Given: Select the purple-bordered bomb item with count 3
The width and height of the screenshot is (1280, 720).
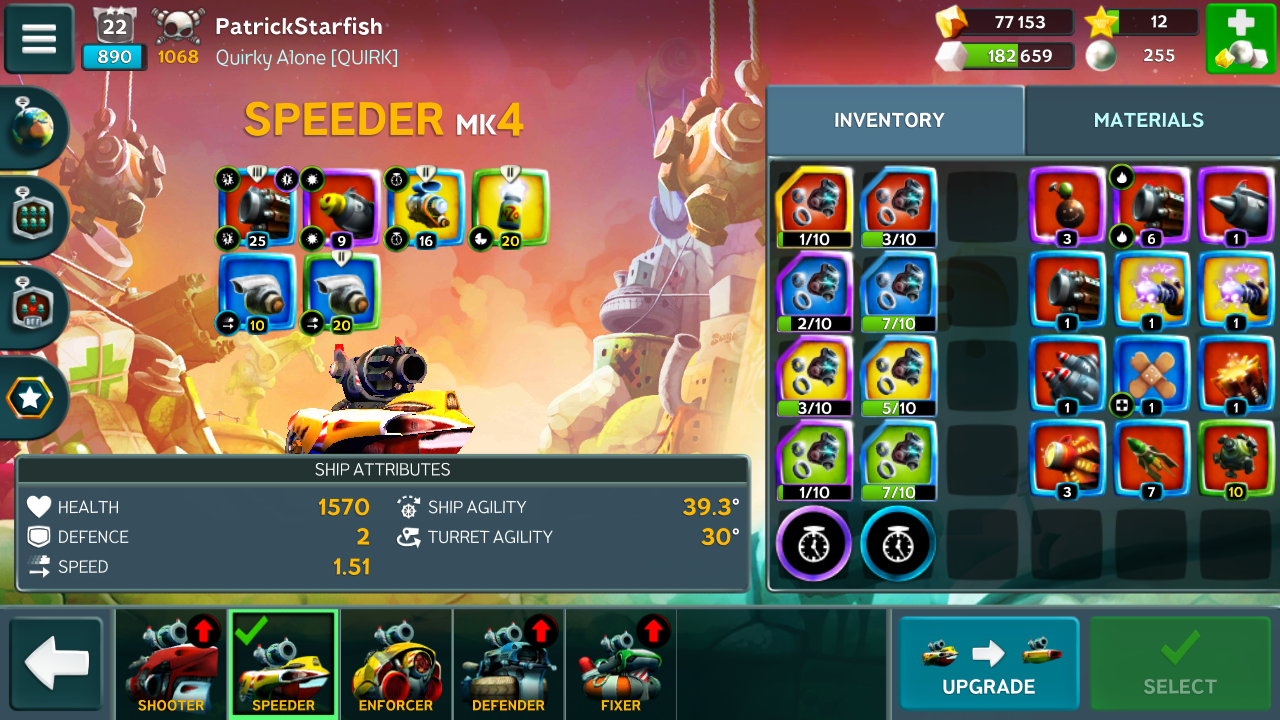Looking at the screenshot, I should point(1067,207).
